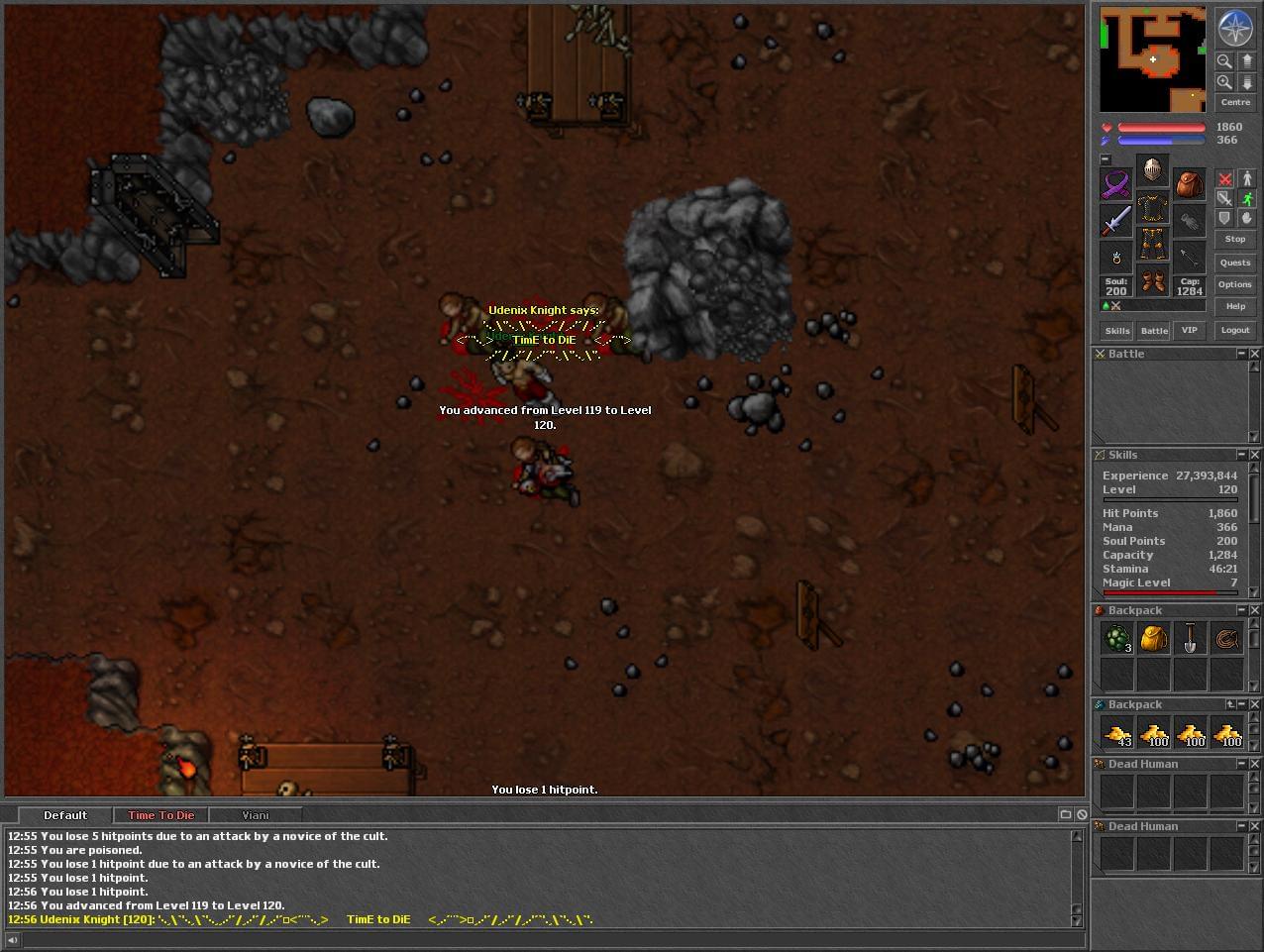Viewport: 1264px width, 952px height.
Task: Open the Quests log
Action: 1234,263
